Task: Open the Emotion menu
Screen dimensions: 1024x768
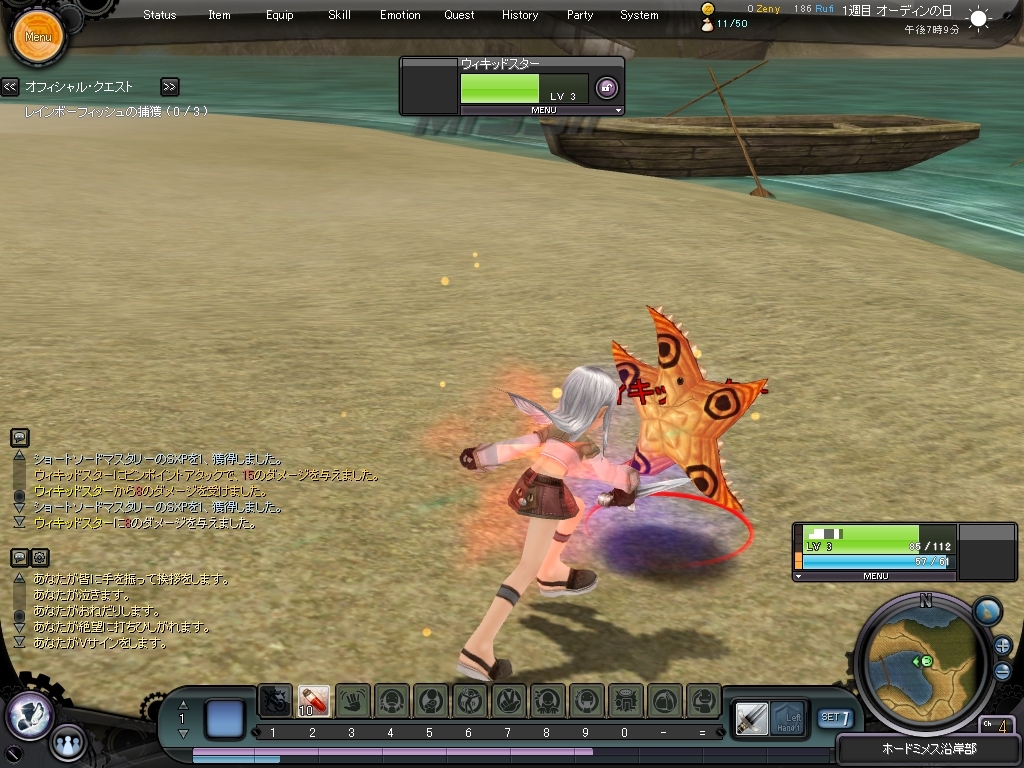Action: [400, 15]
